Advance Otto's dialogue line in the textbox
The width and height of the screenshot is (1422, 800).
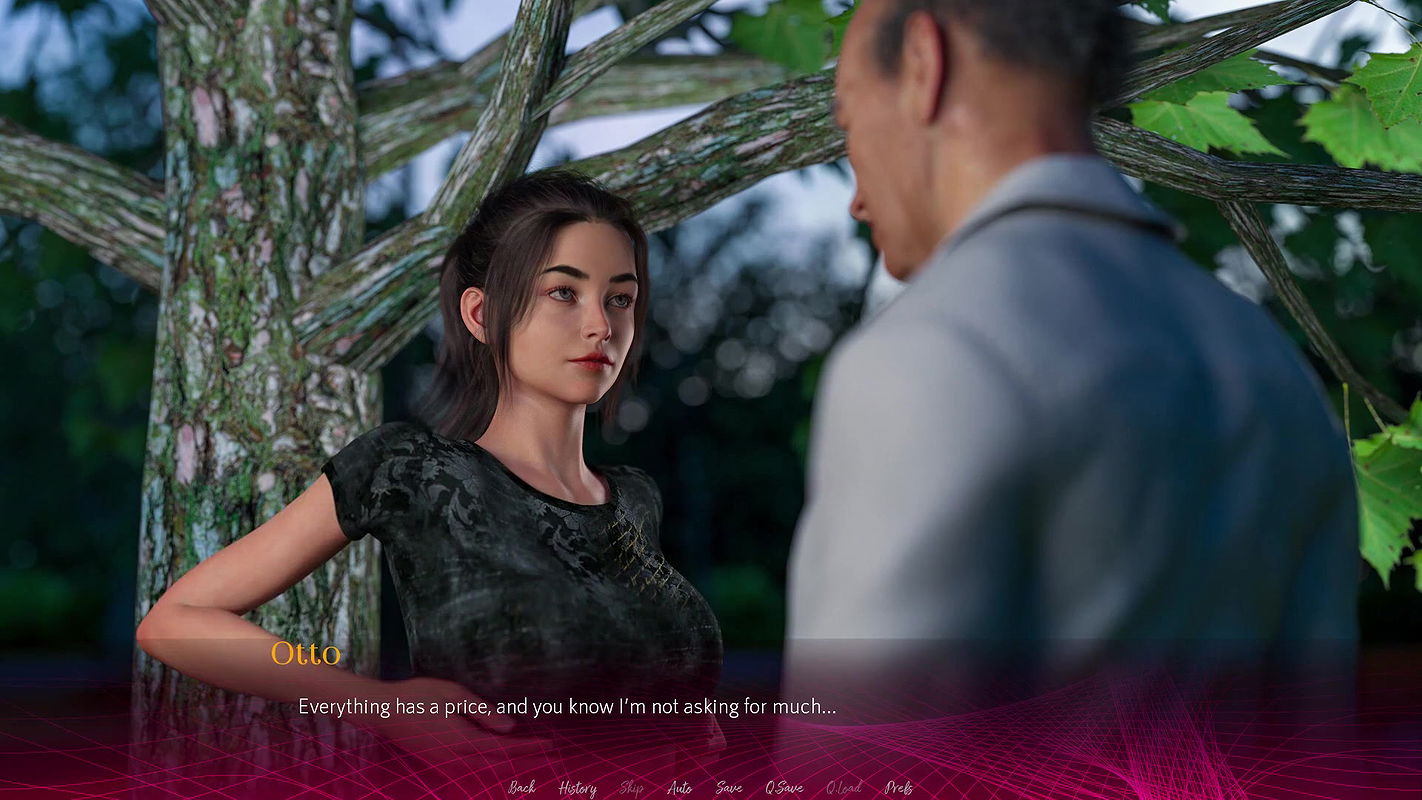coord(566,707)
